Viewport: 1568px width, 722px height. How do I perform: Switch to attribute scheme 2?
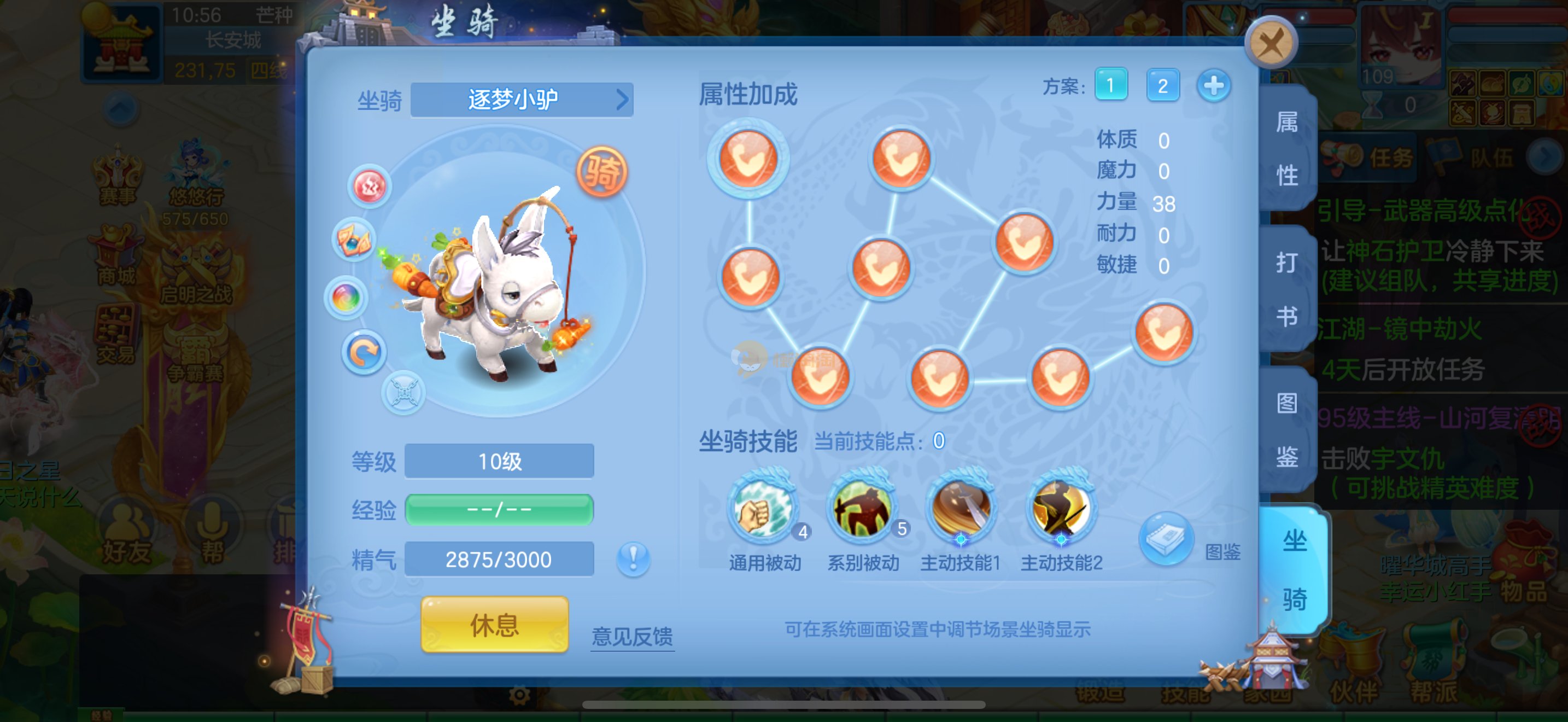1162,85
